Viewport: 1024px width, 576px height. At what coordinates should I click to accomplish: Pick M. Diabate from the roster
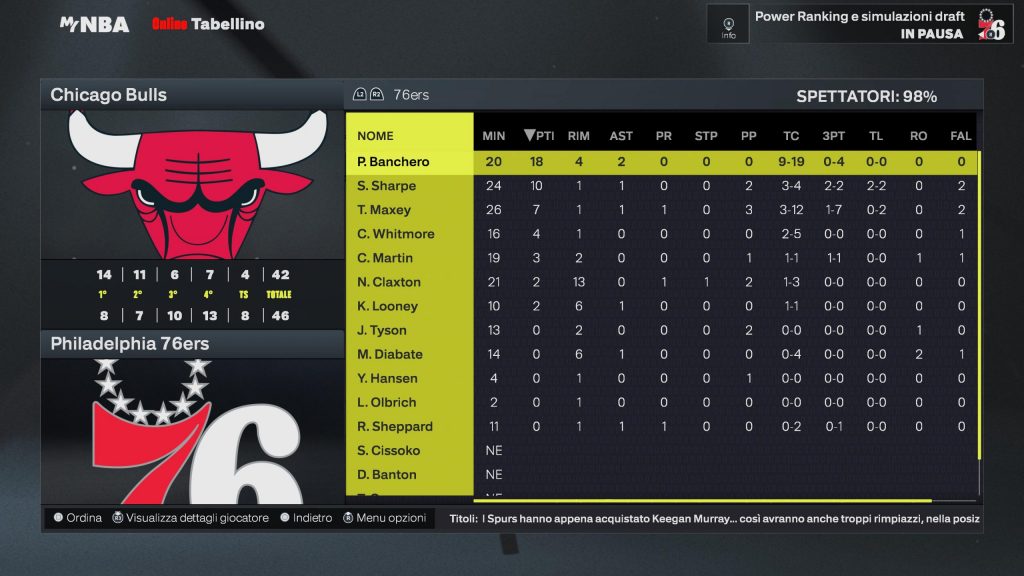[390, 354]
